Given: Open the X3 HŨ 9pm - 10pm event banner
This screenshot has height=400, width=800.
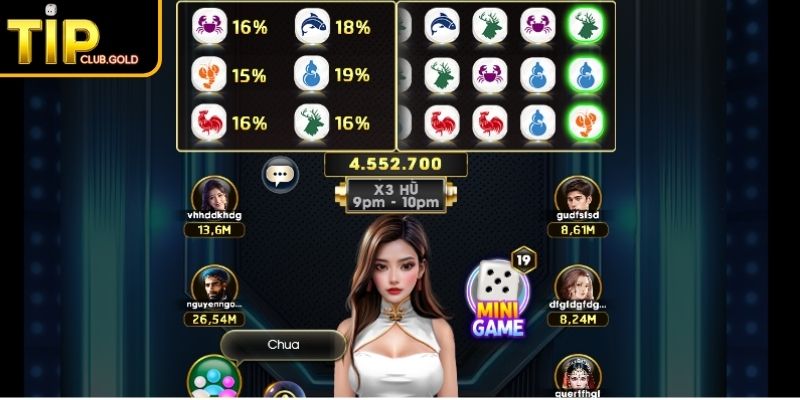Looking at the screenshot, I should click(394, 194).
